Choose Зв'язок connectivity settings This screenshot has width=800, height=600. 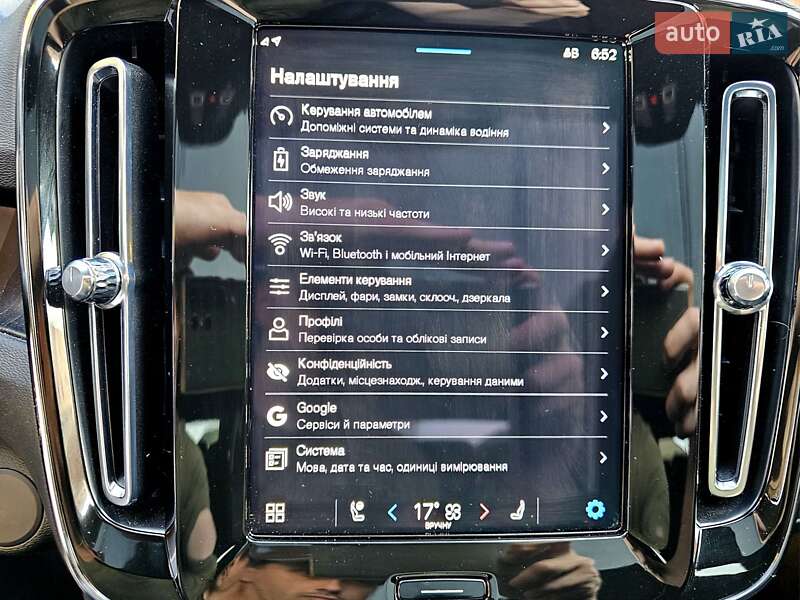[438, 245]
